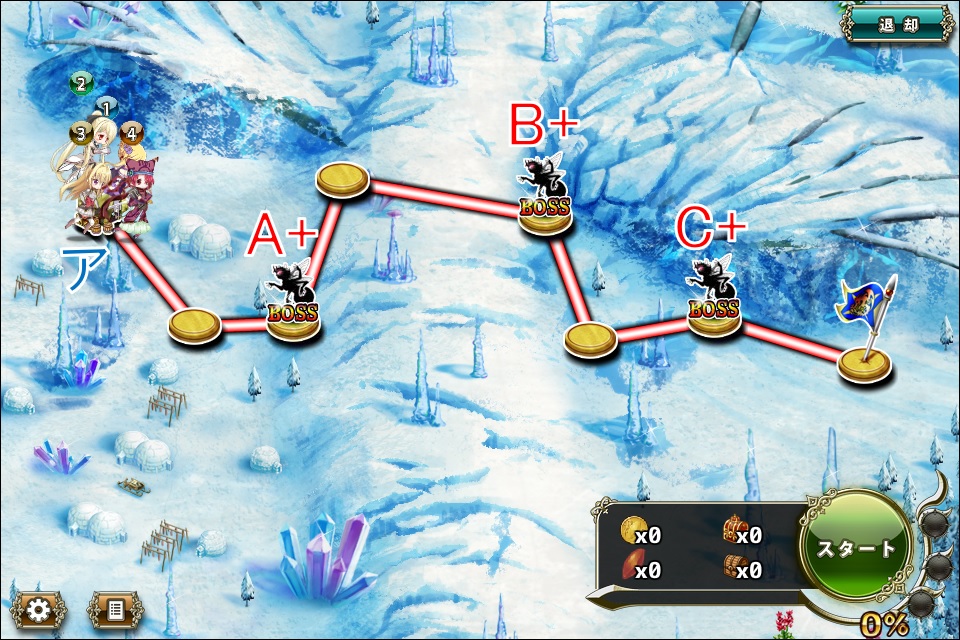Screen dimensions: 960x640
Task: Click the green スタート start button
Action: (x=856, y=548)
